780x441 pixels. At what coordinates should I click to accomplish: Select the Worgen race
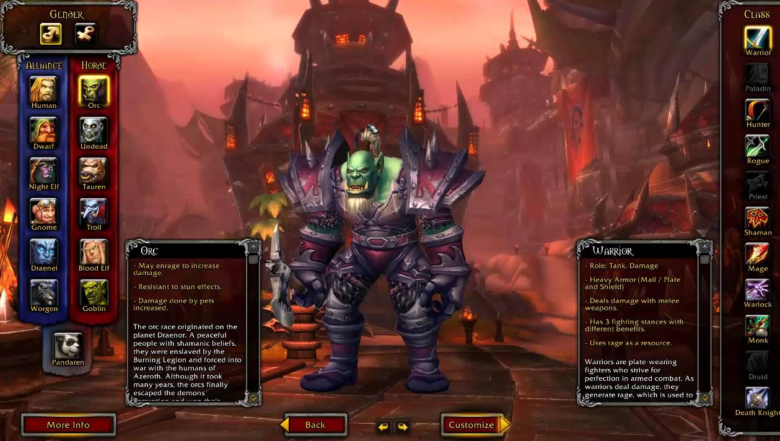(x=43, y=293)
